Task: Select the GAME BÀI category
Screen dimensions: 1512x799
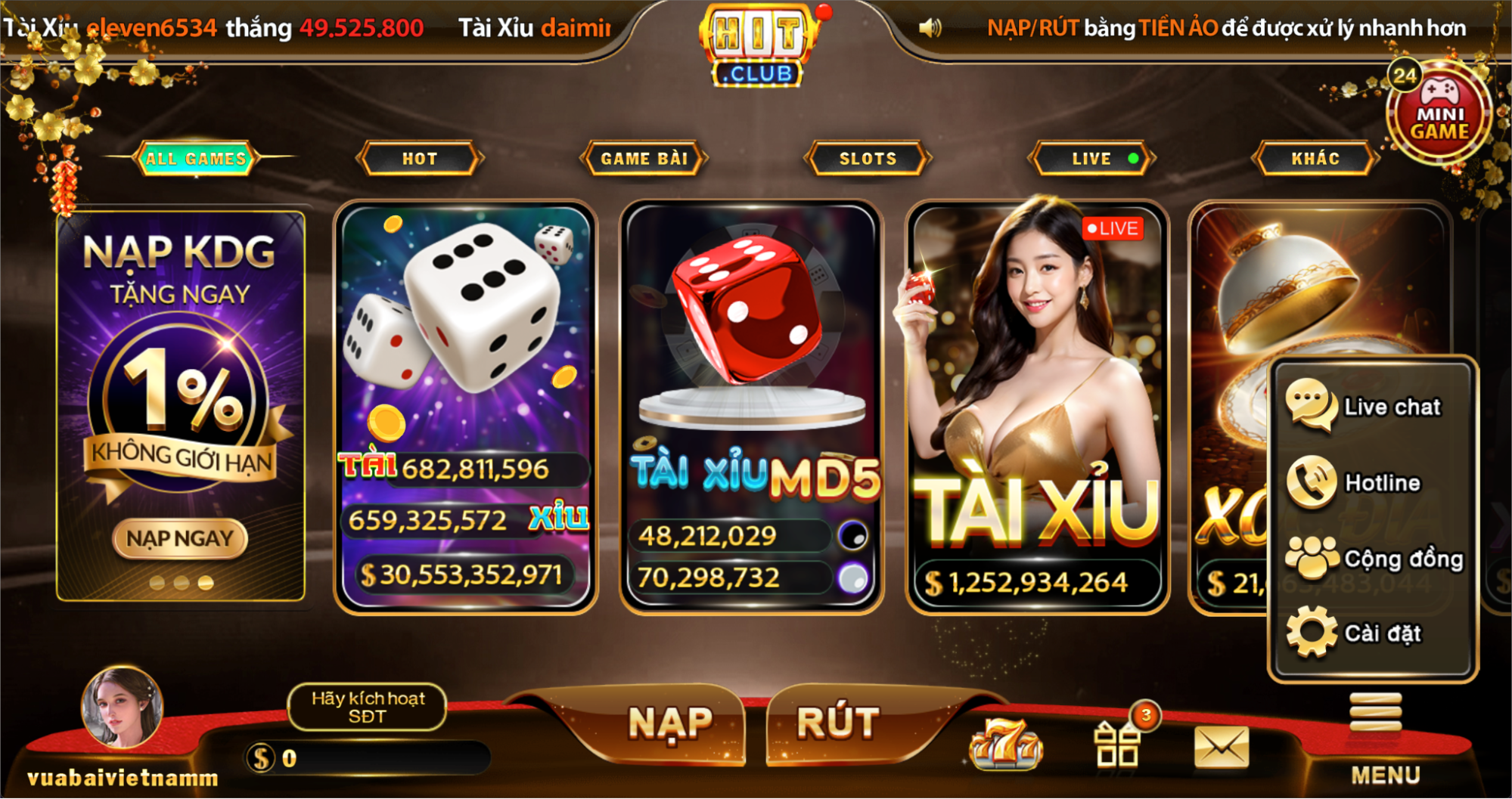Action: [644, 159]
